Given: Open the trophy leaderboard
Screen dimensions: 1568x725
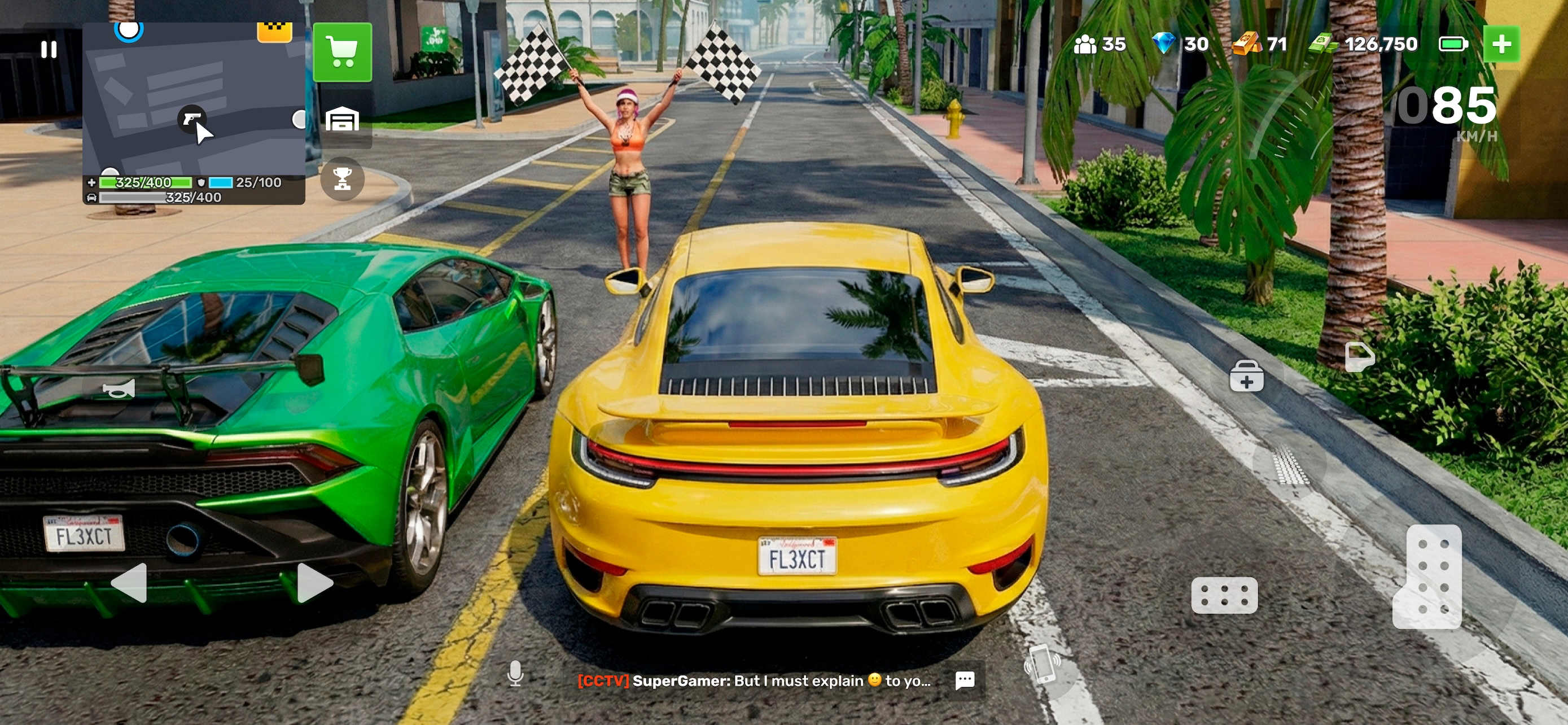Looking at the screenshot, I should coord(343,178).
